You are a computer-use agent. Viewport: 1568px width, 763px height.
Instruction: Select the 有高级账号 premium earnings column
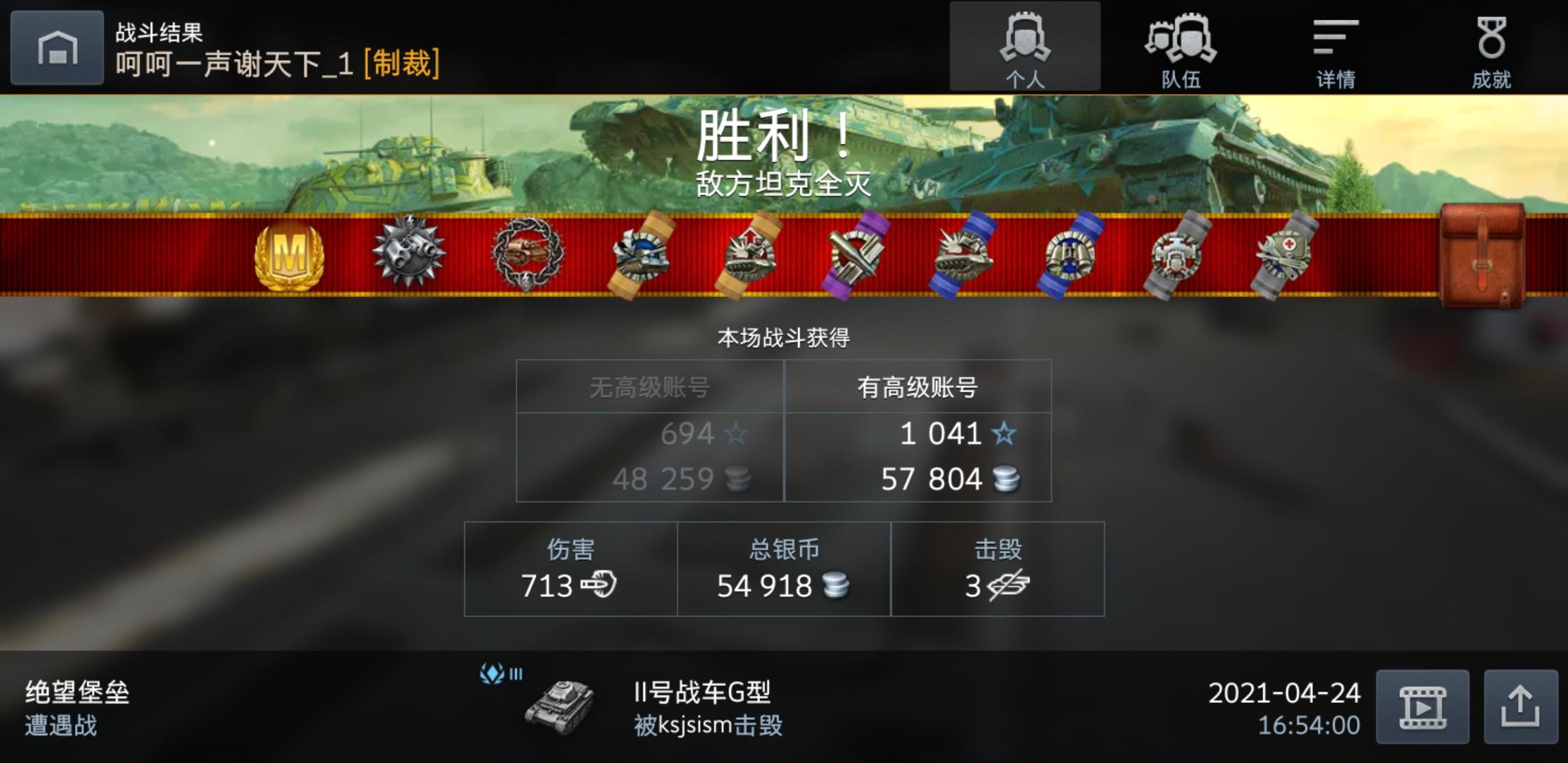pos(918,387)
